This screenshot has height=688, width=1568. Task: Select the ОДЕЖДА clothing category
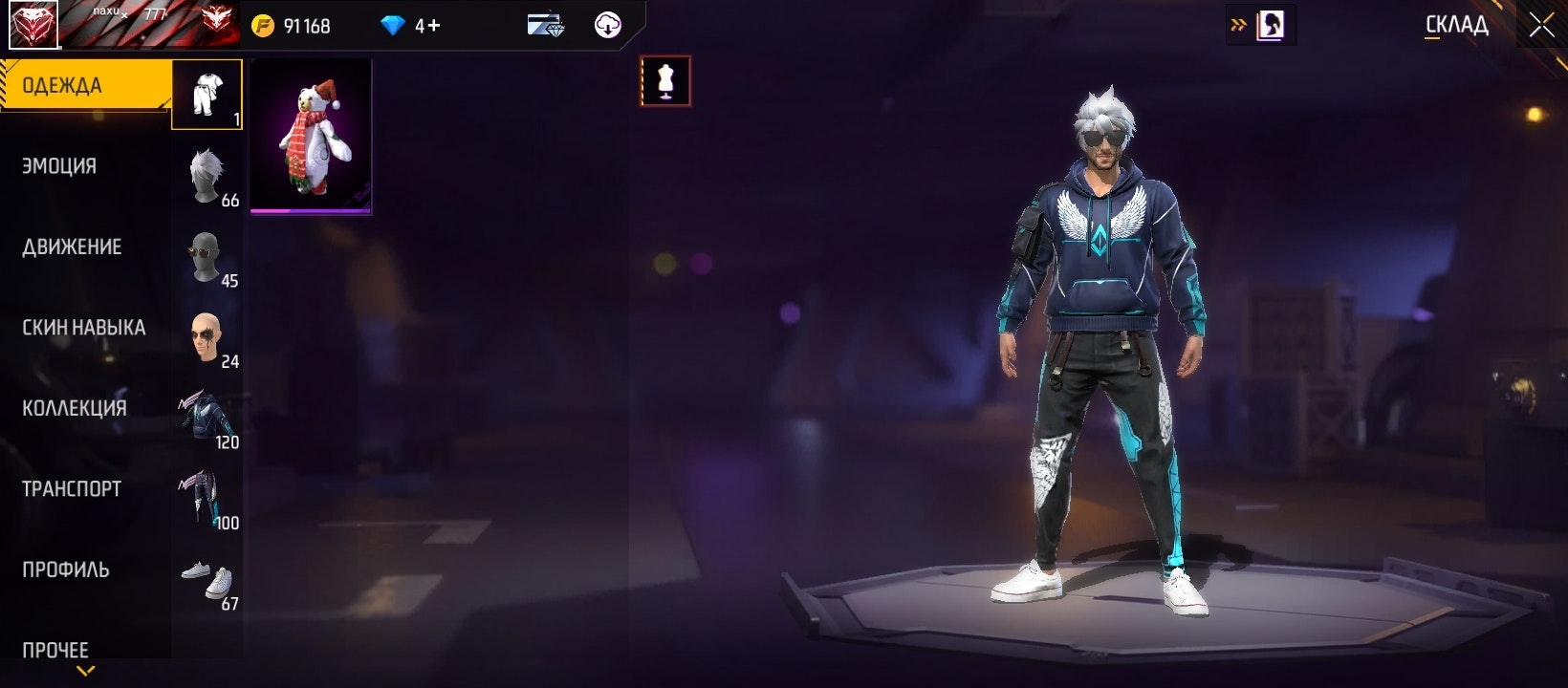(x=84, y=86)
